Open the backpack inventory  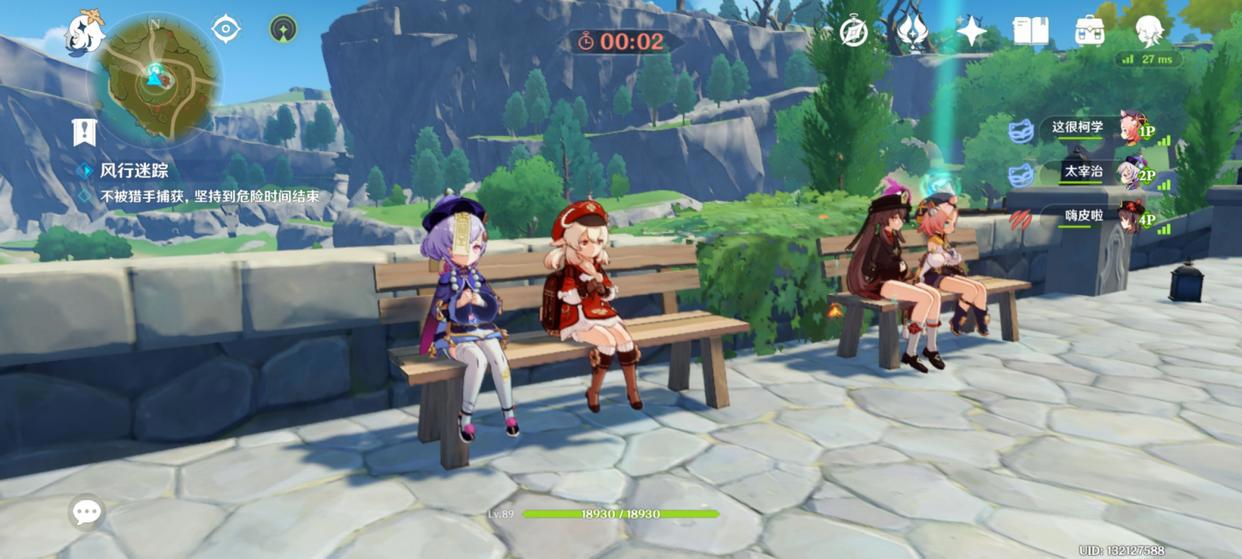1089,32
